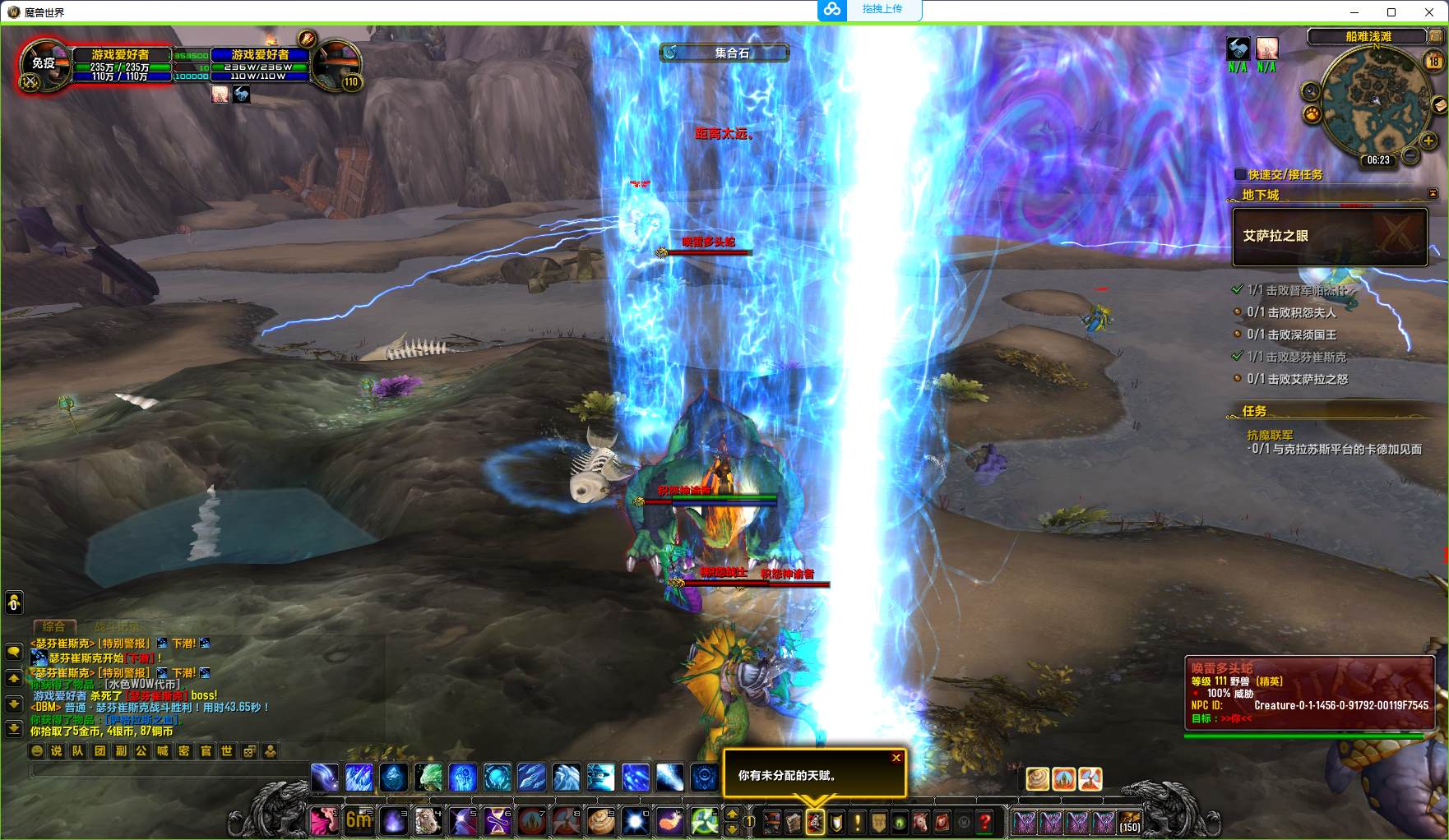Zoom in the minimap with the plus button
Viewport: 1449px width, 840px height.
pyautogui.click(x=1428, y=141)
